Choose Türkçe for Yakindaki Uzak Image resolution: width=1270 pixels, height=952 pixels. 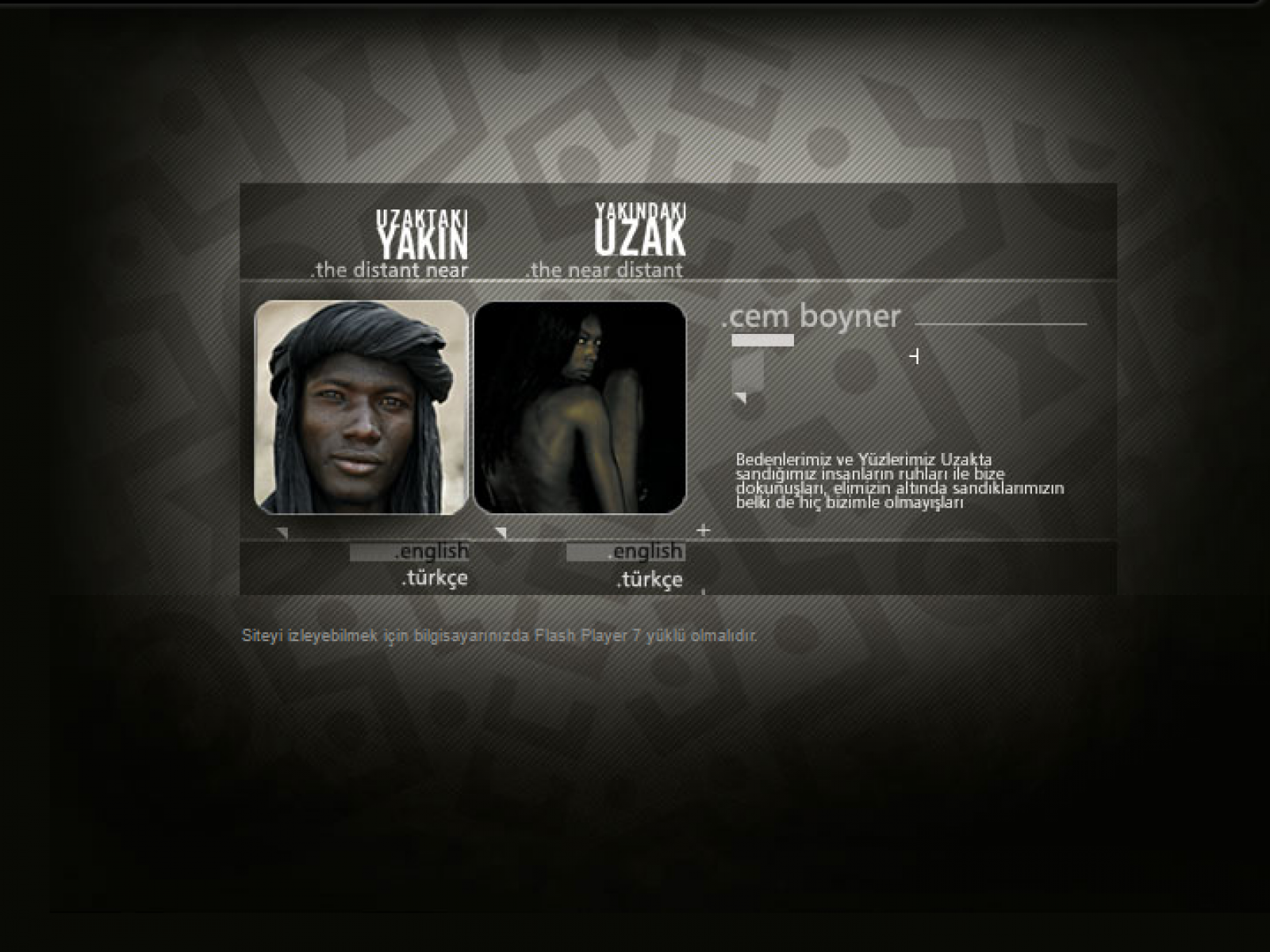(650, 580)
